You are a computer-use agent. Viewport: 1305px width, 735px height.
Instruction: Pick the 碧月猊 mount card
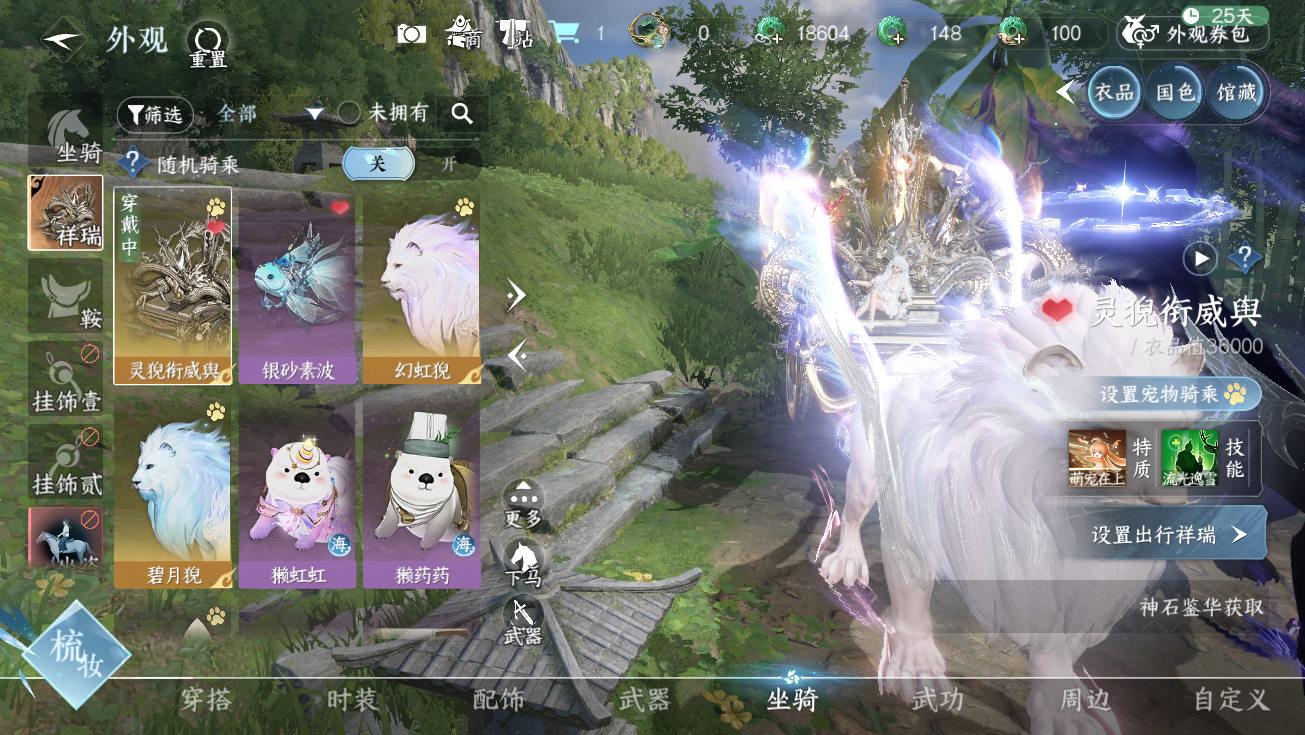(x=172, y=492)
